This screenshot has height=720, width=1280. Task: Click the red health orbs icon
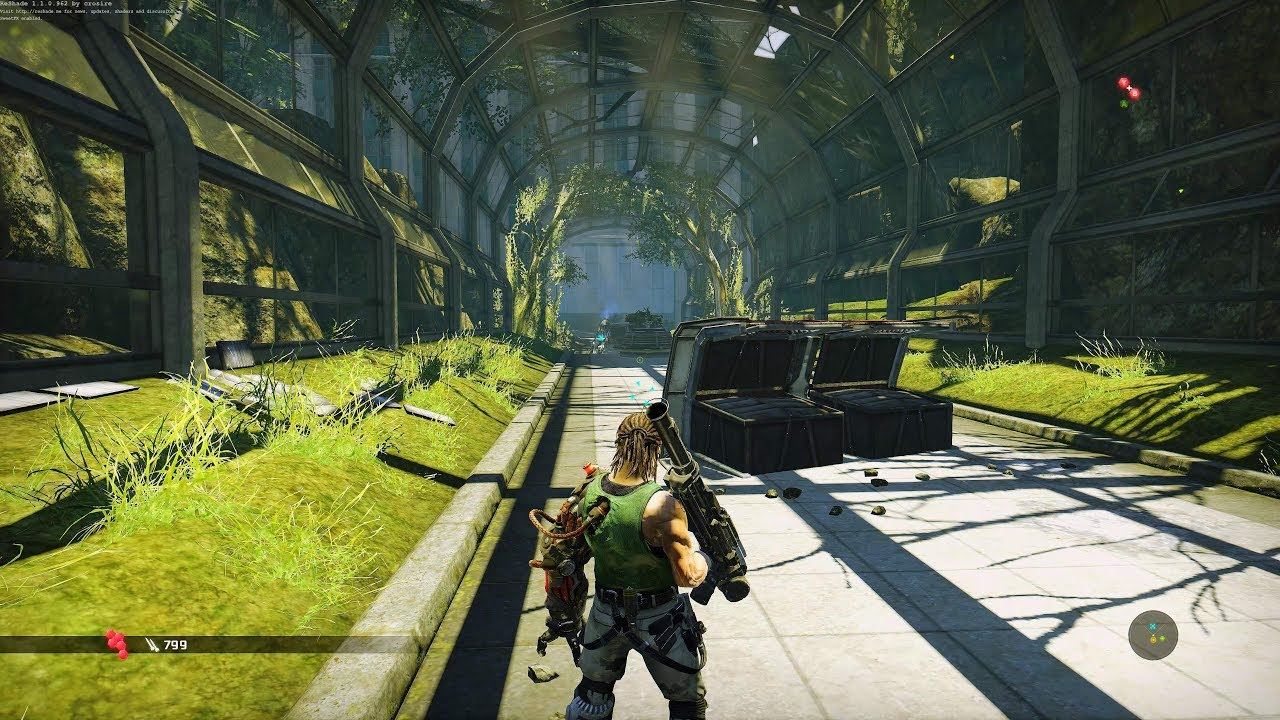pyautogui.click(x=117, y=643)
